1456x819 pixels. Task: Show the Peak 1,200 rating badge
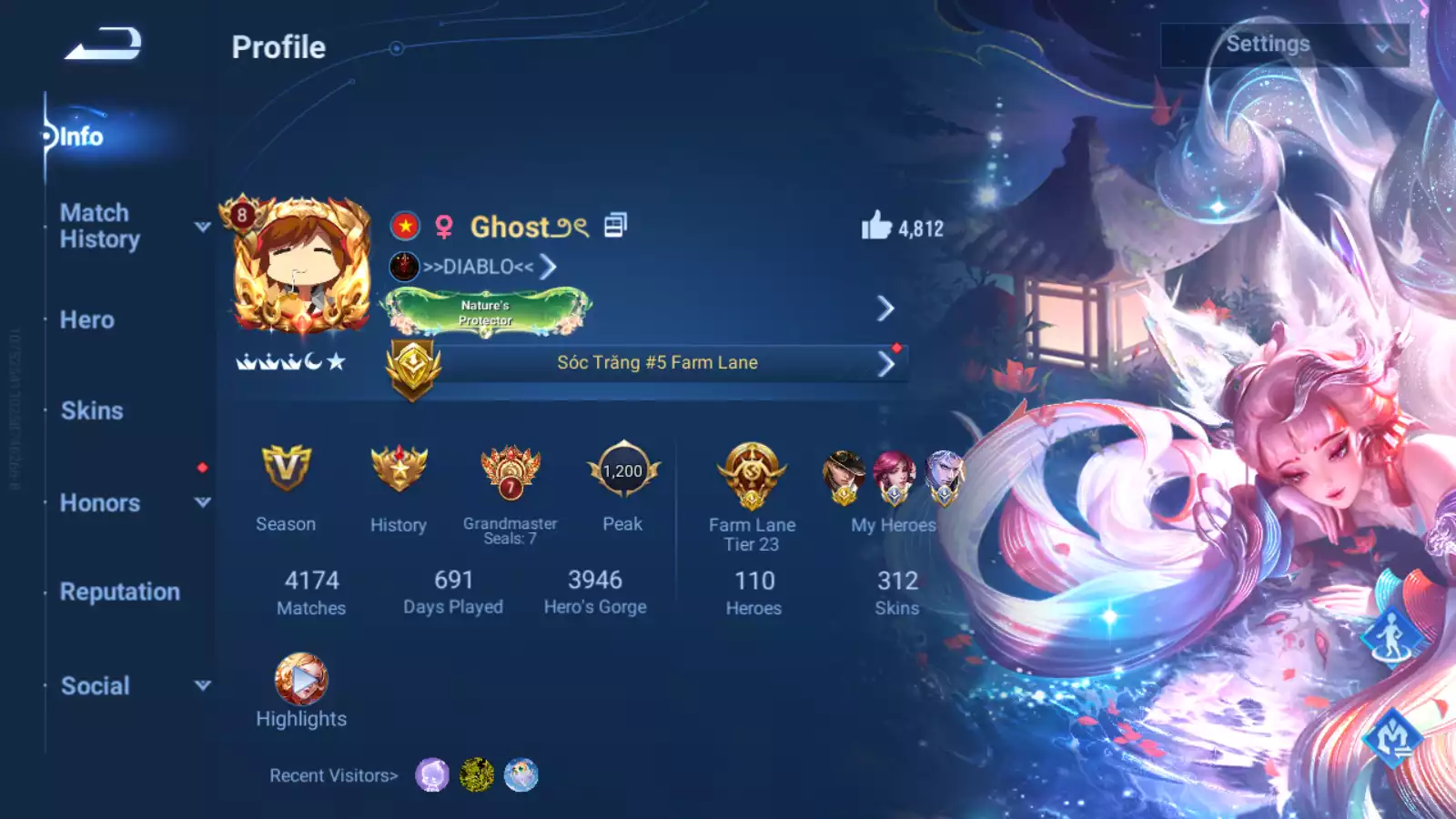click(623, 470)
